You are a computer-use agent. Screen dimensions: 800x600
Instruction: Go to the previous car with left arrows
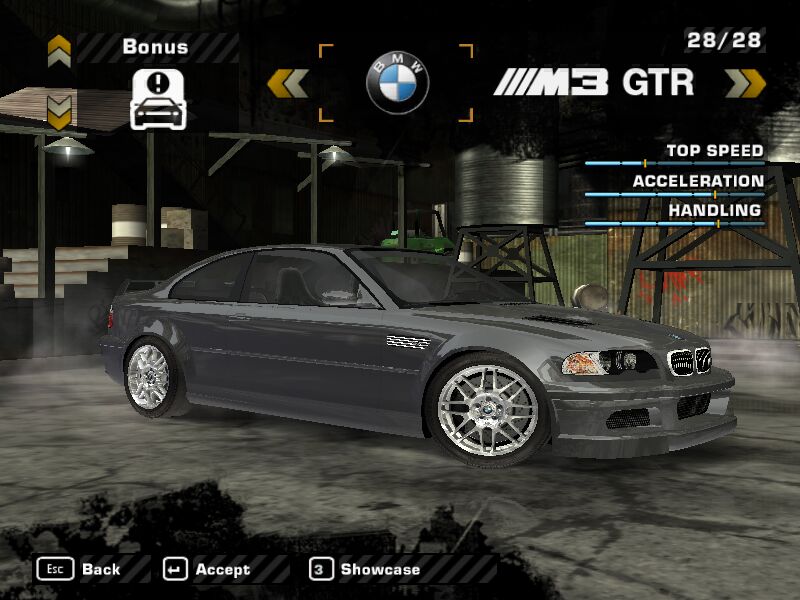click(x=288, y=83)
